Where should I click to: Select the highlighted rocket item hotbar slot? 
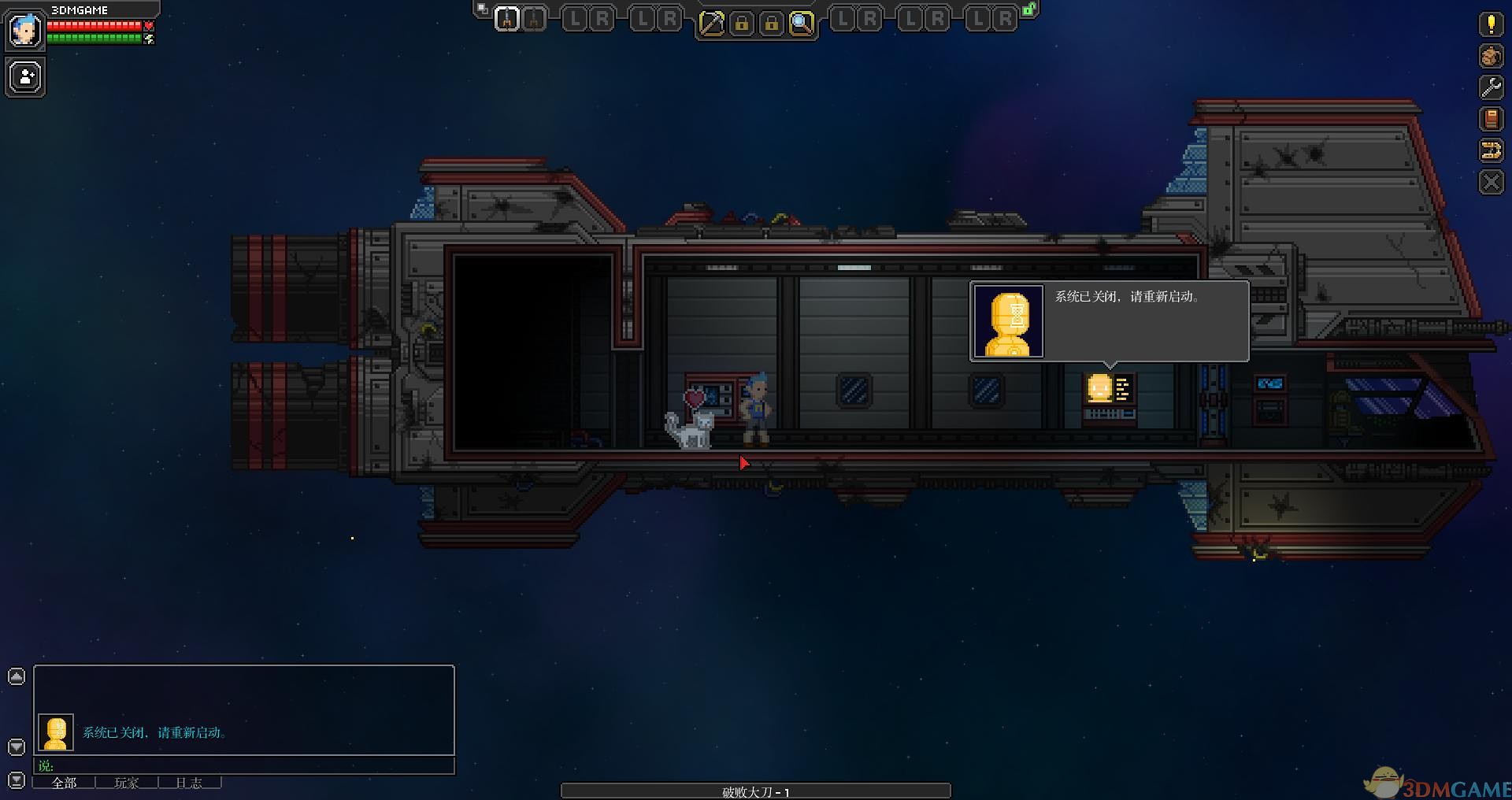[507, 19]
